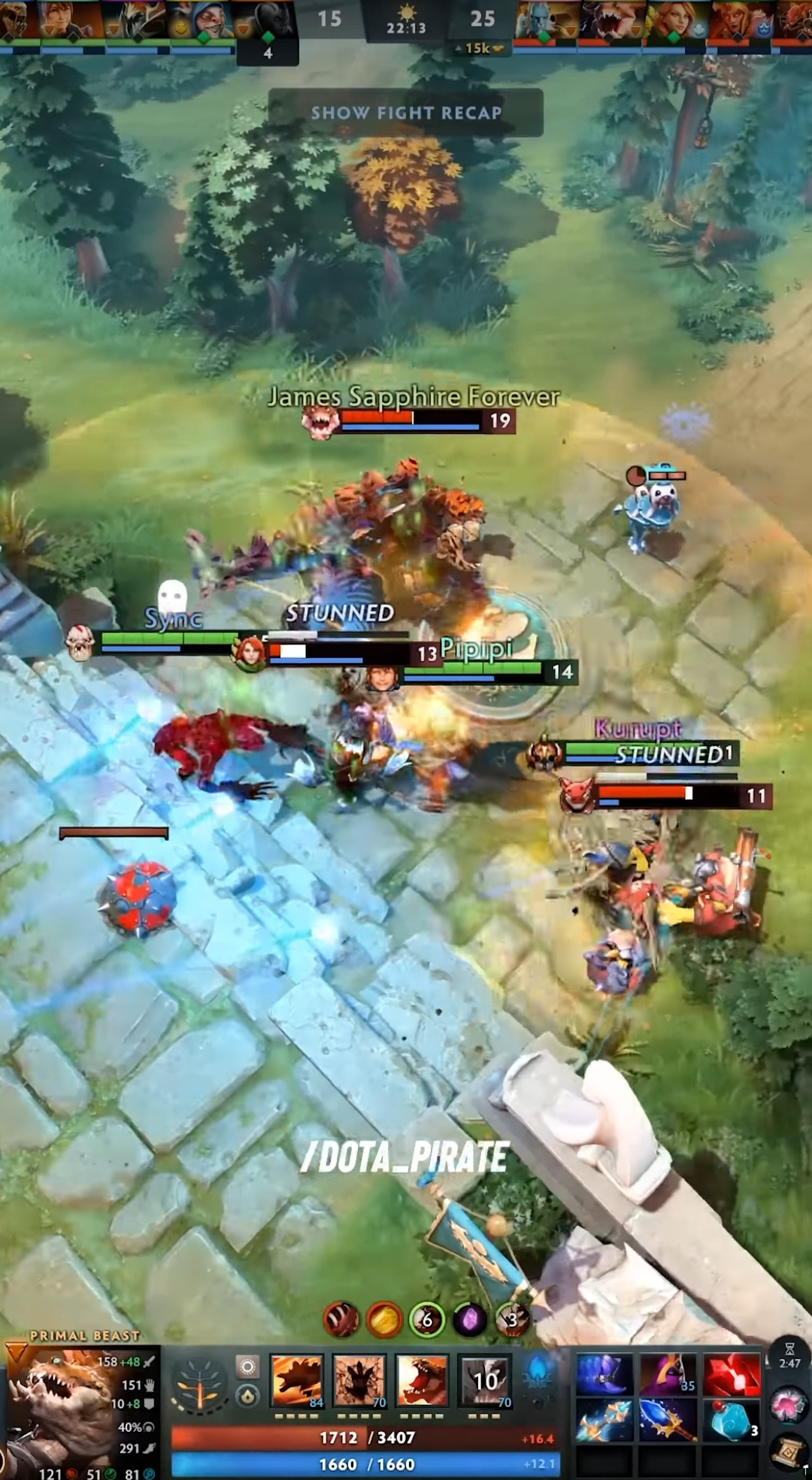
Task: Click the pink flower neutral item slot
Action: (x=788, y=1405)
